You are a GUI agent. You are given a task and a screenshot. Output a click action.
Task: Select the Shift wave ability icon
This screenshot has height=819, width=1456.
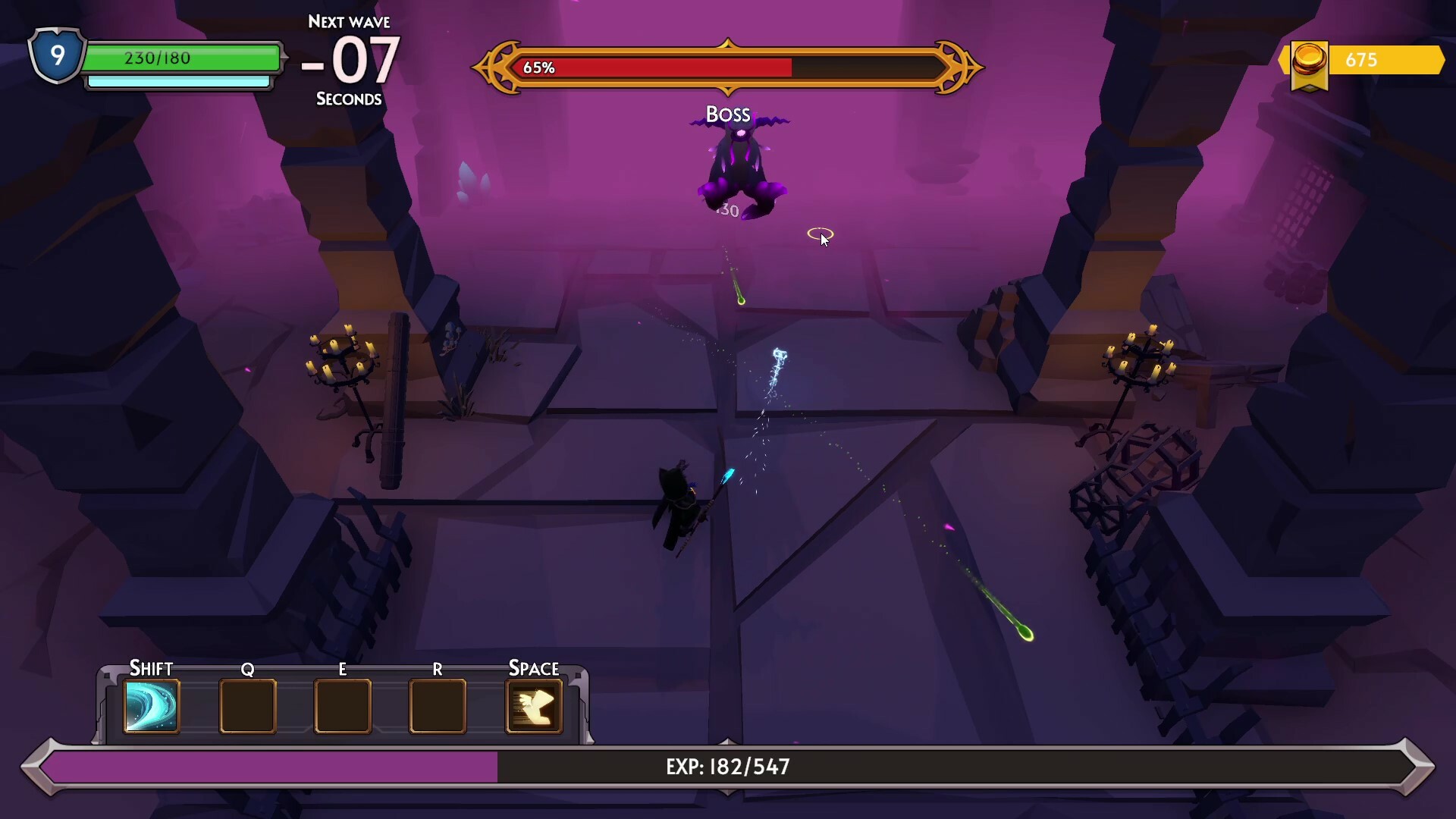[x=151, y=707]
